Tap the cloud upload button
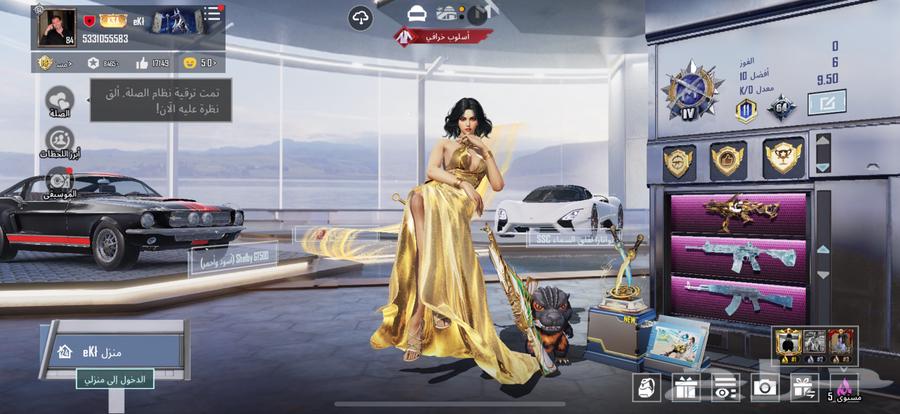 click(x=360, y=16)
